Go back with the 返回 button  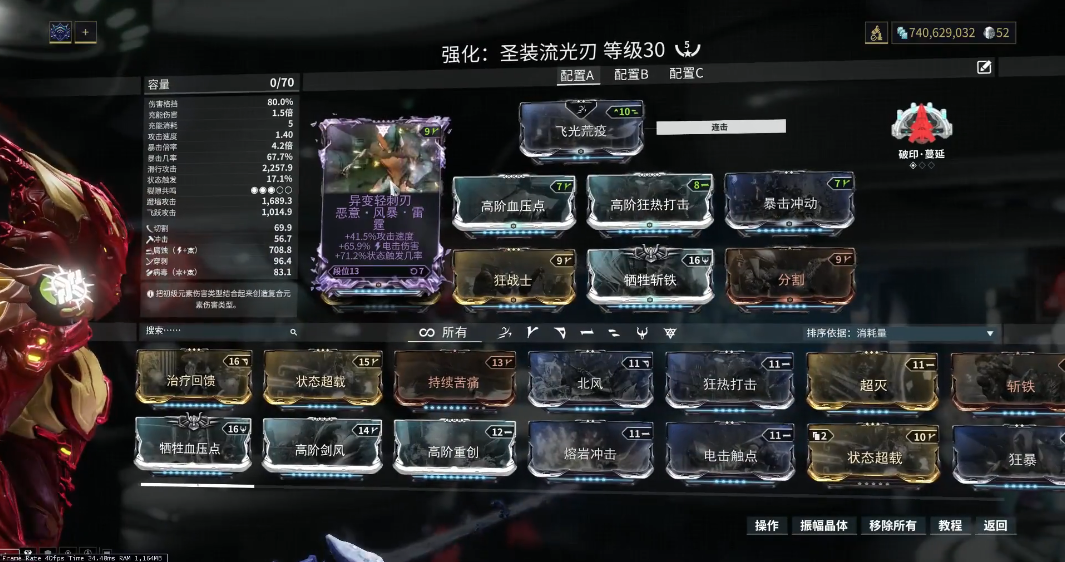click(x=995, y=525)
